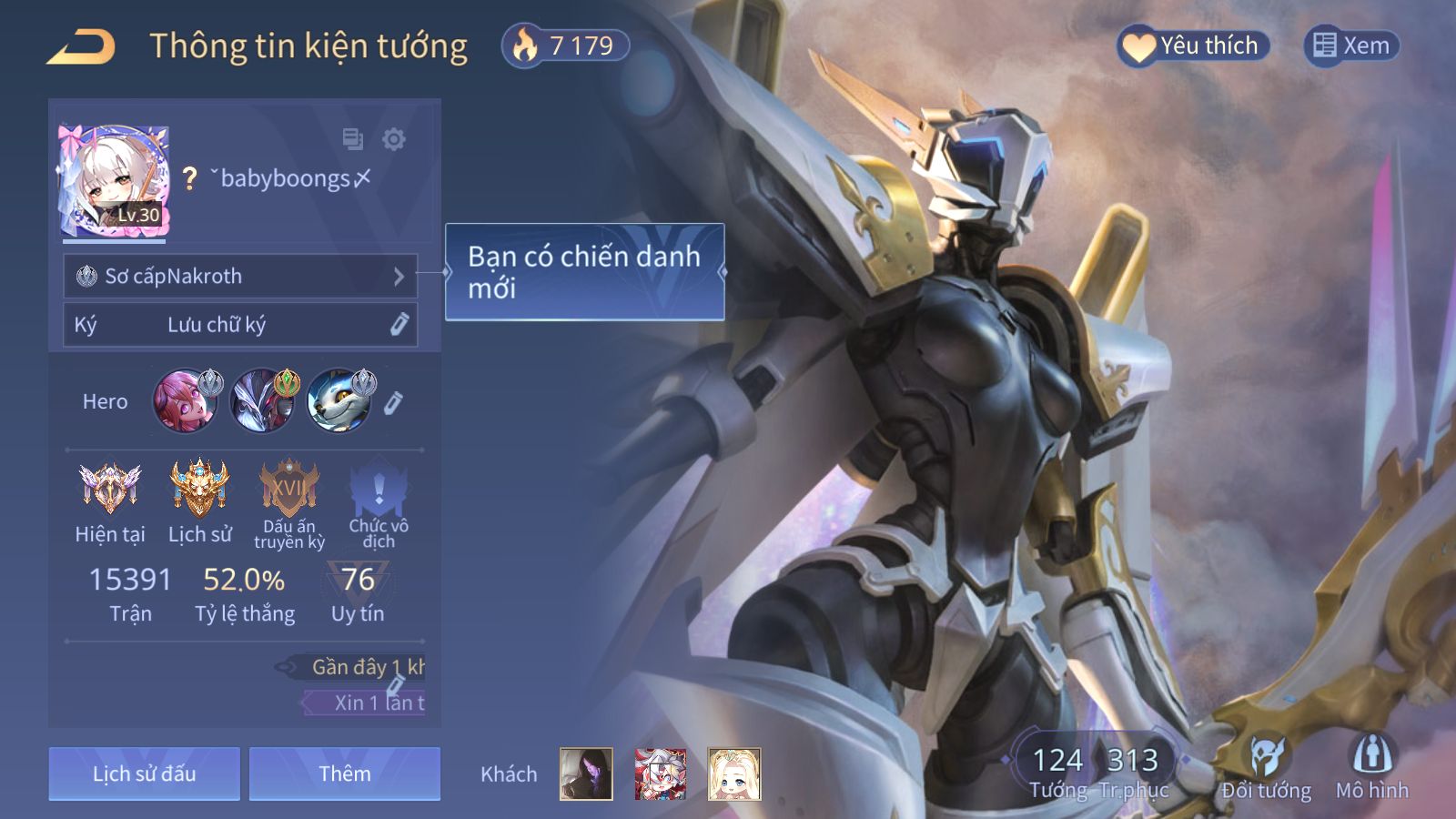Select the pink-haired hero portrait

coord(186,400)
